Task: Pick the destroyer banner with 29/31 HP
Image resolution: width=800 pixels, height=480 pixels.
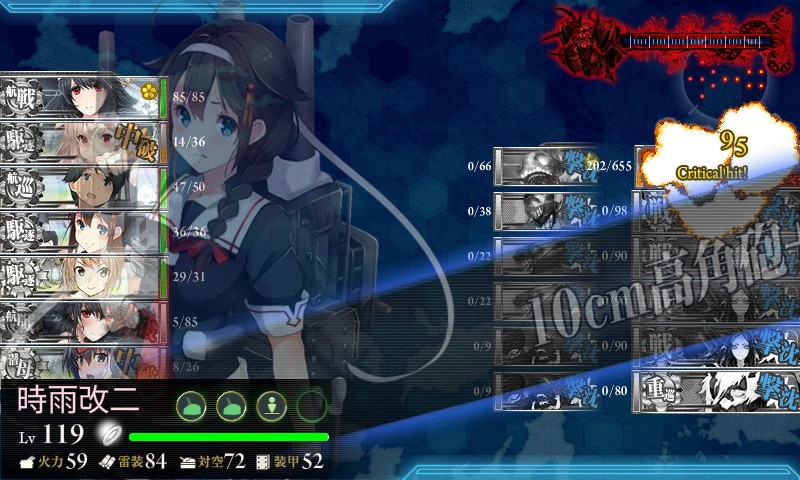Action: (x=80, y=279)
